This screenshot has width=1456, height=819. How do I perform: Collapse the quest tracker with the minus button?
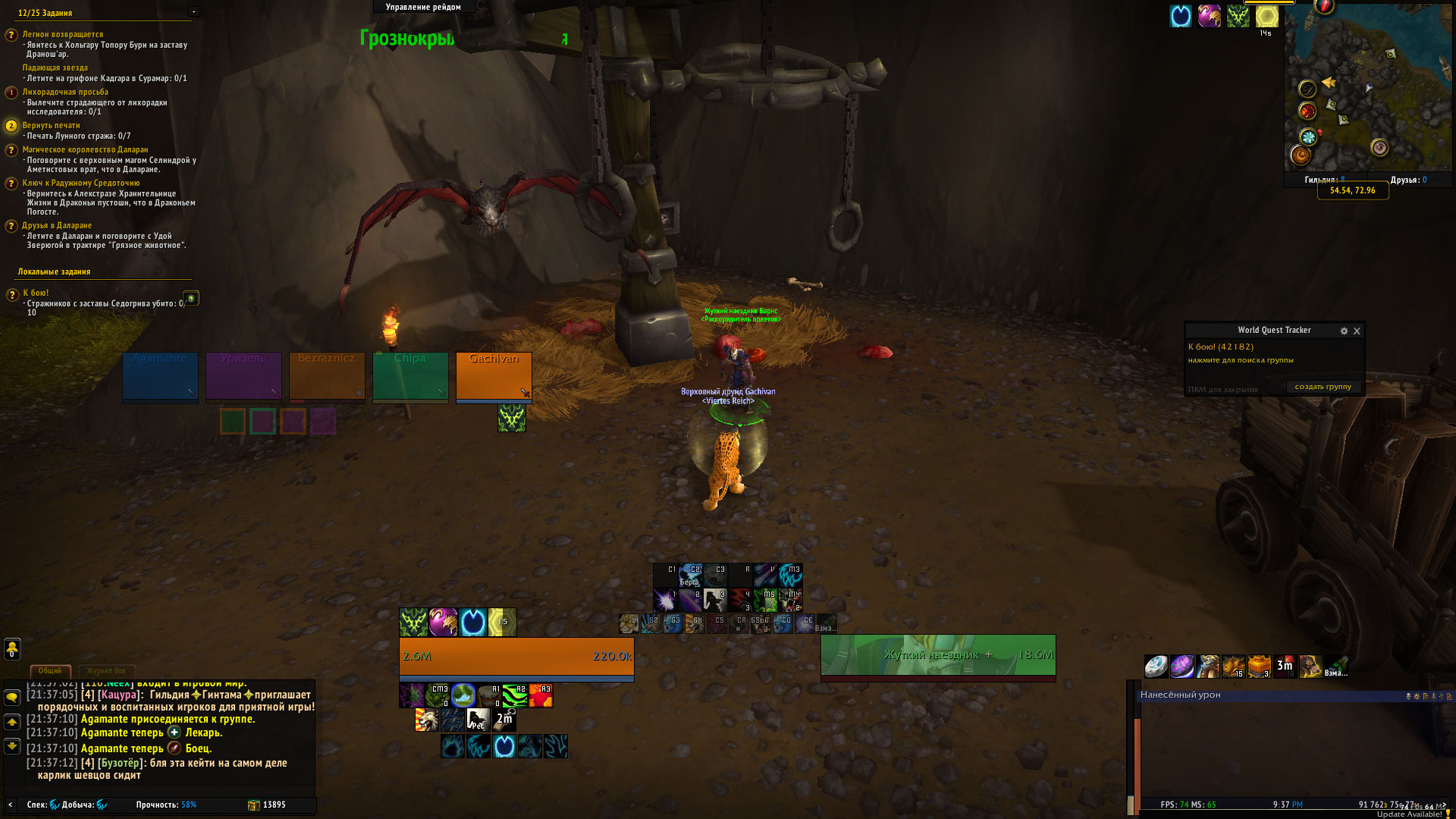tap(194, 11)
